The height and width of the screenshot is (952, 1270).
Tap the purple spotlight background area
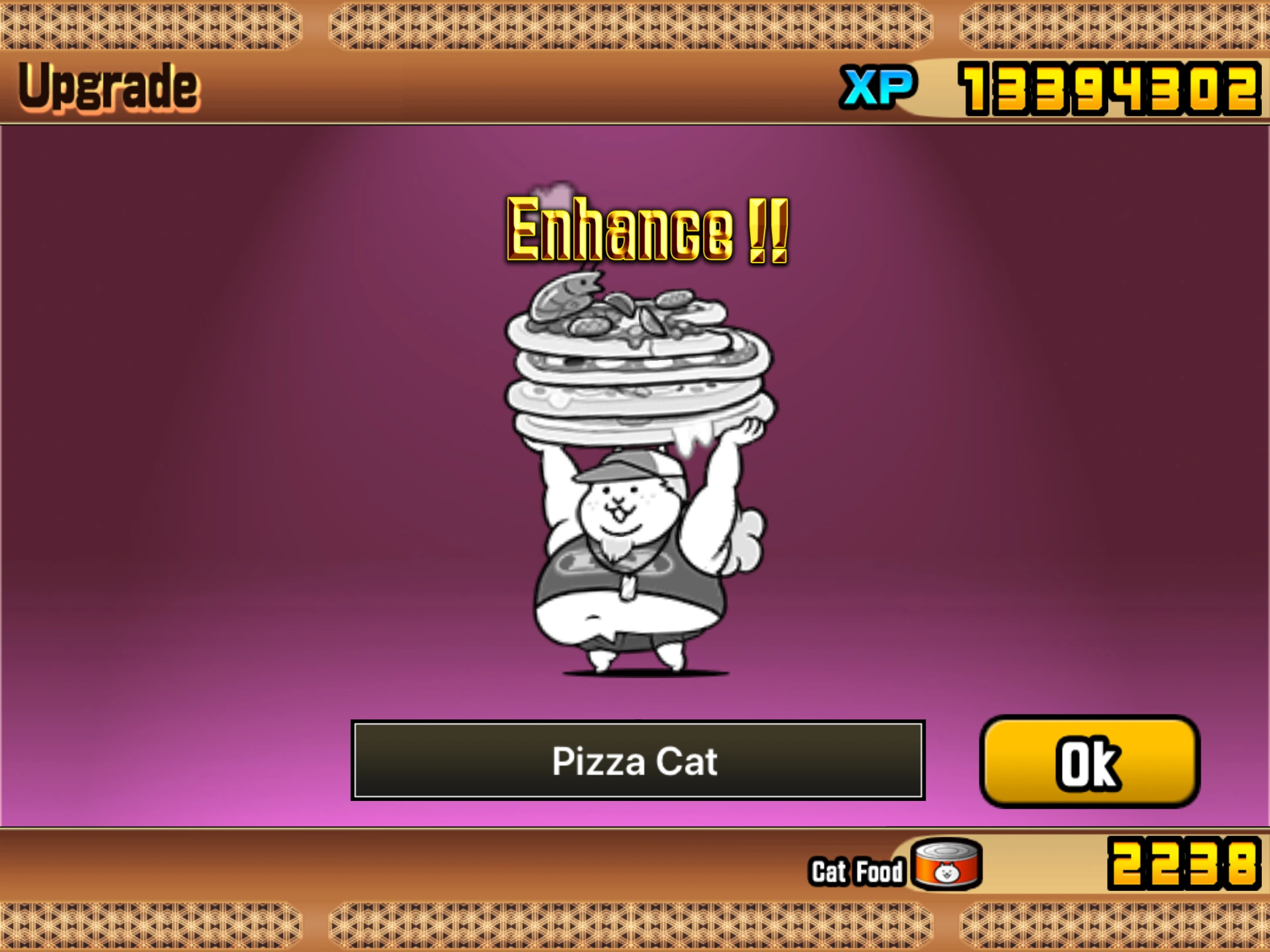(x=265, y=470)
